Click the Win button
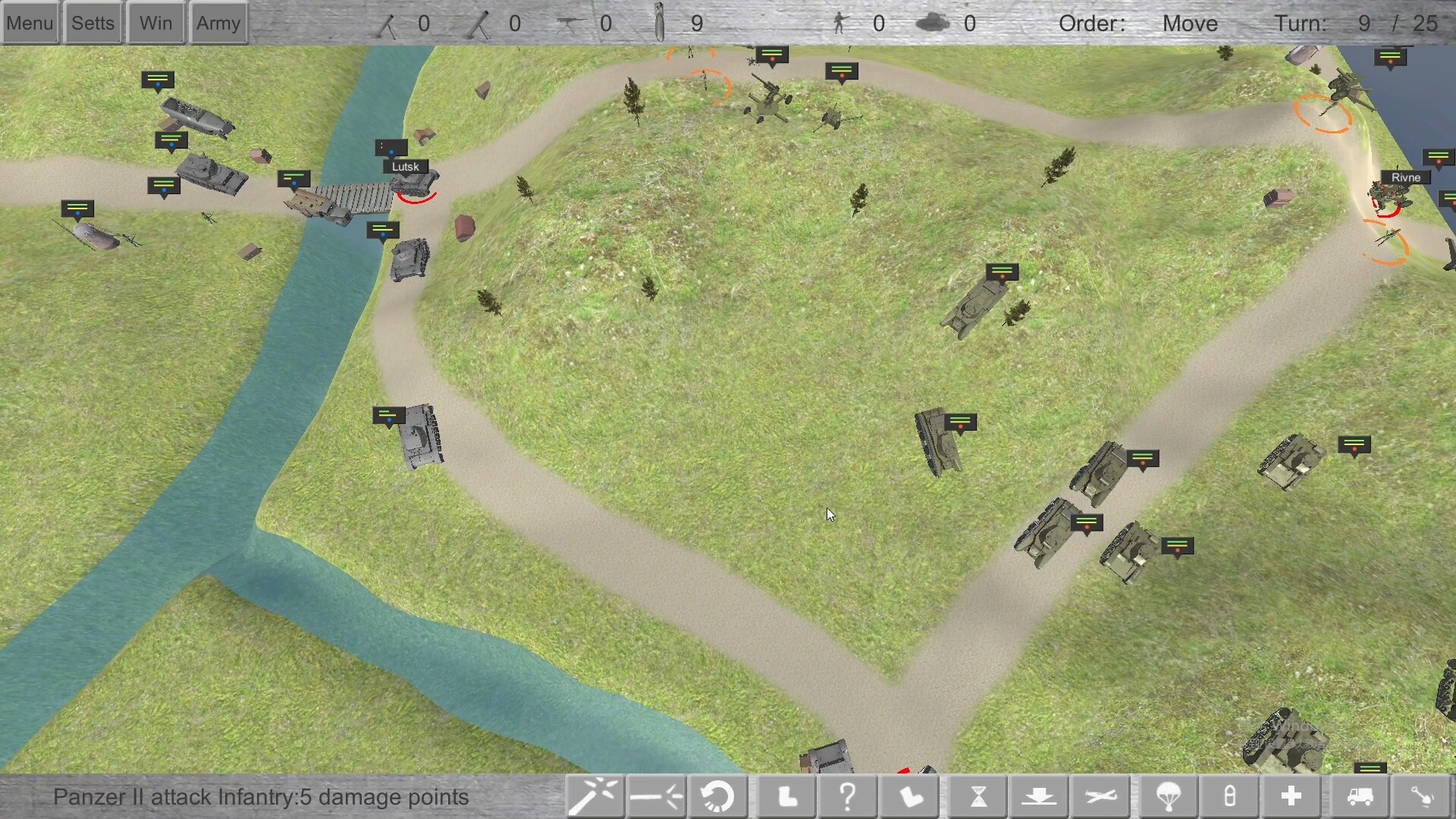The width and height of the screenshot is (1456, 819). 155,22
